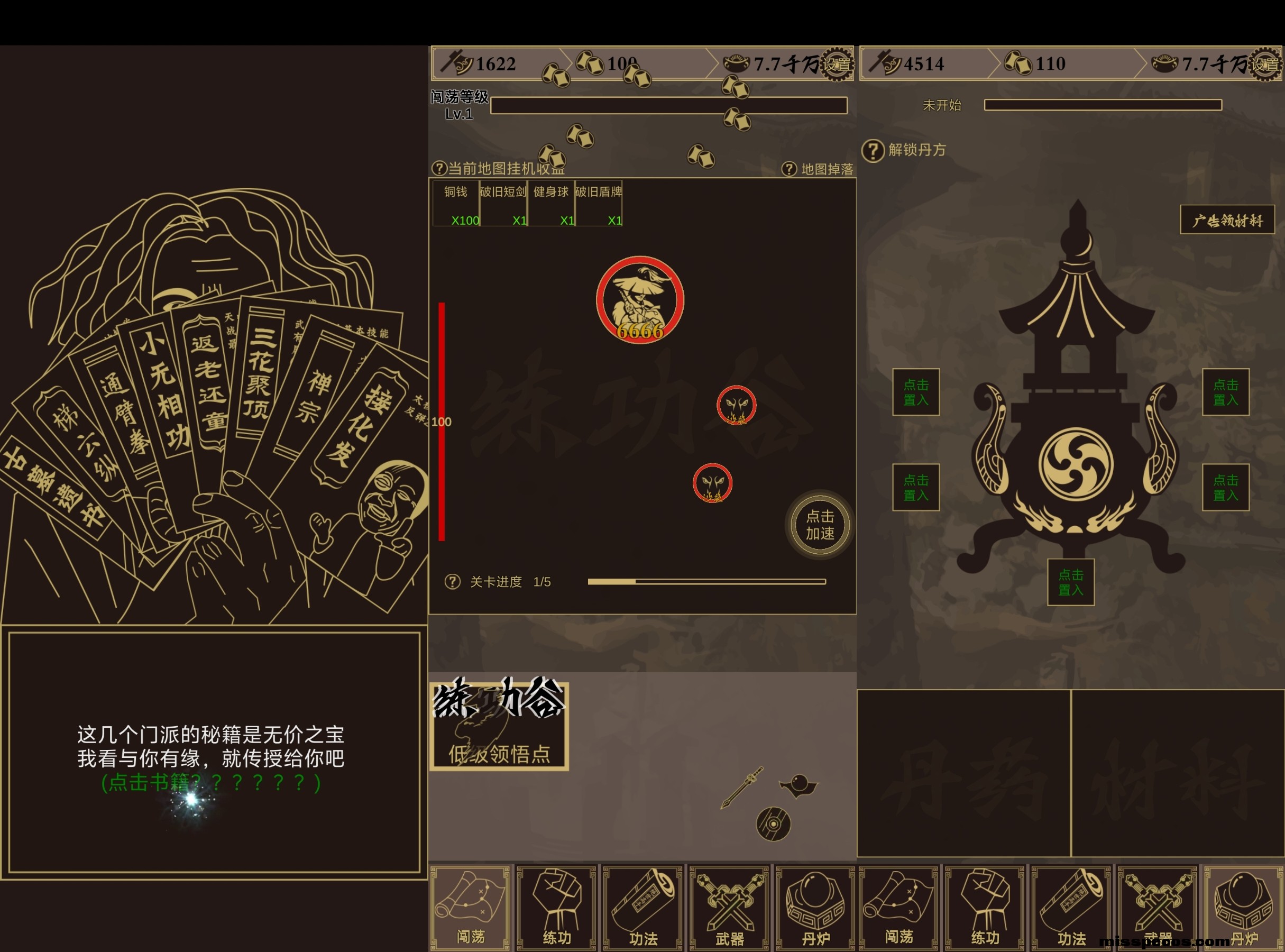This screenshot has width=1285, height=952.
Task: Click the 关卡进度 question mark icon
Action: [452, 581]
